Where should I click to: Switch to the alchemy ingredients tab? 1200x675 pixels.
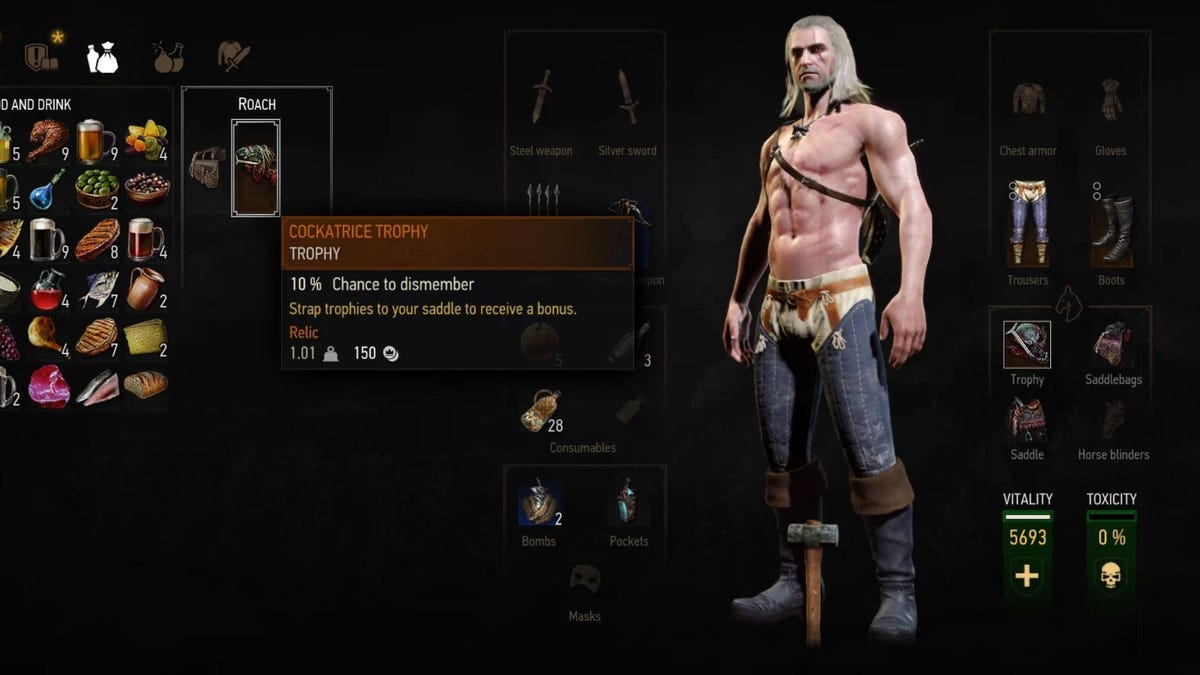click(x=168, y=58)
